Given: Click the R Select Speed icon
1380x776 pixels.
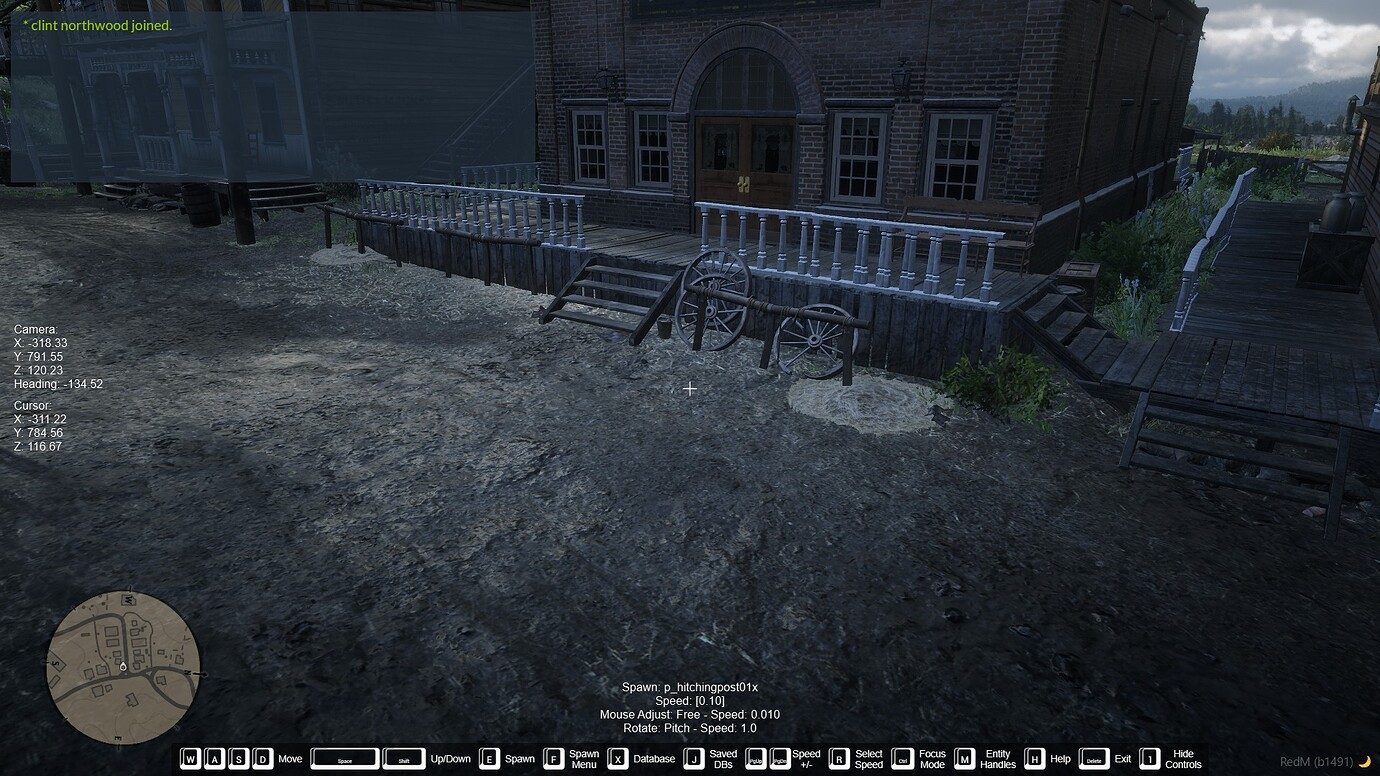Looking at the screenshot, I should coord(838,758).
